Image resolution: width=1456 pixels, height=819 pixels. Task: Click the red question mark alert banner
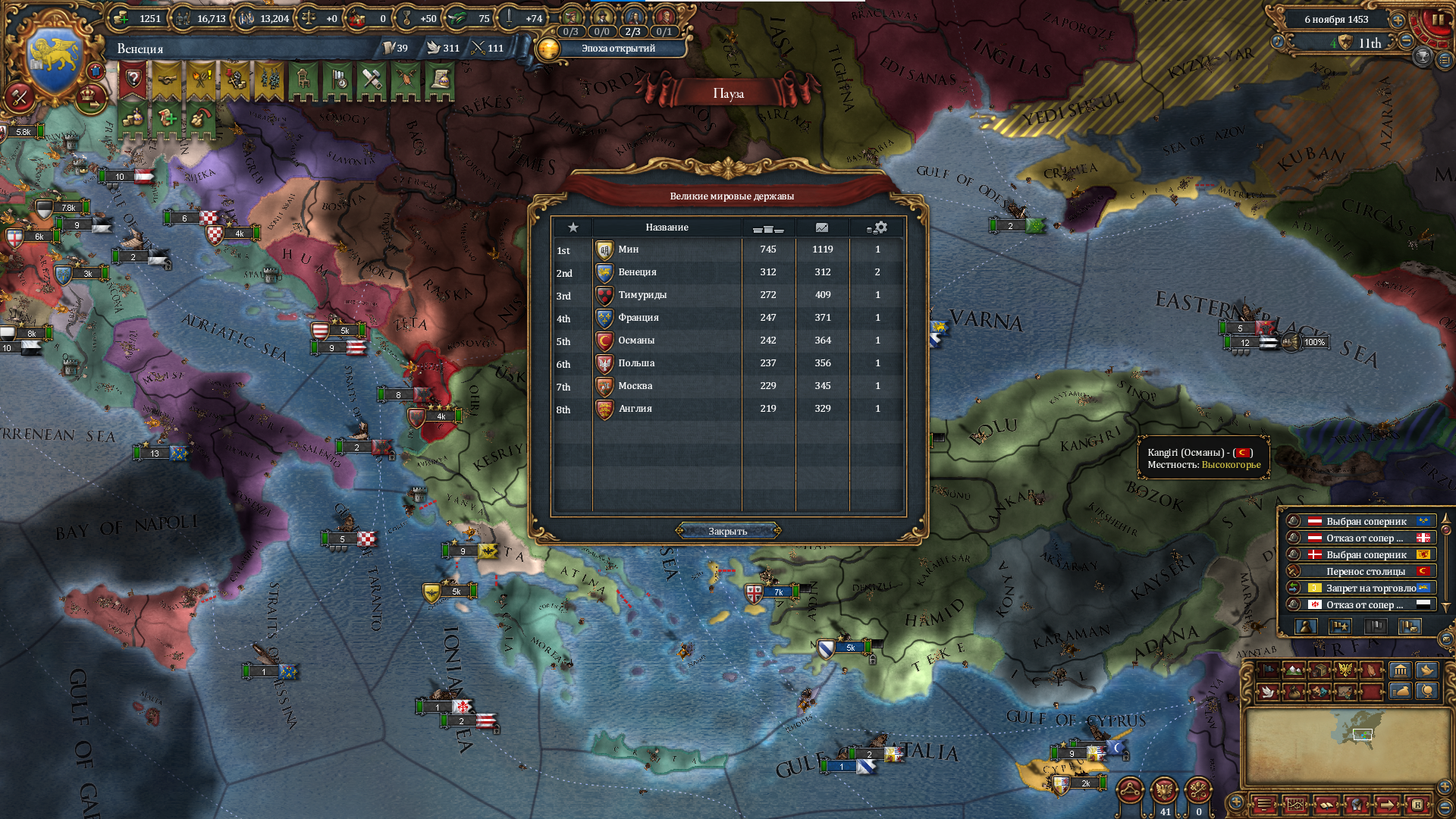(x=133, y=79)
